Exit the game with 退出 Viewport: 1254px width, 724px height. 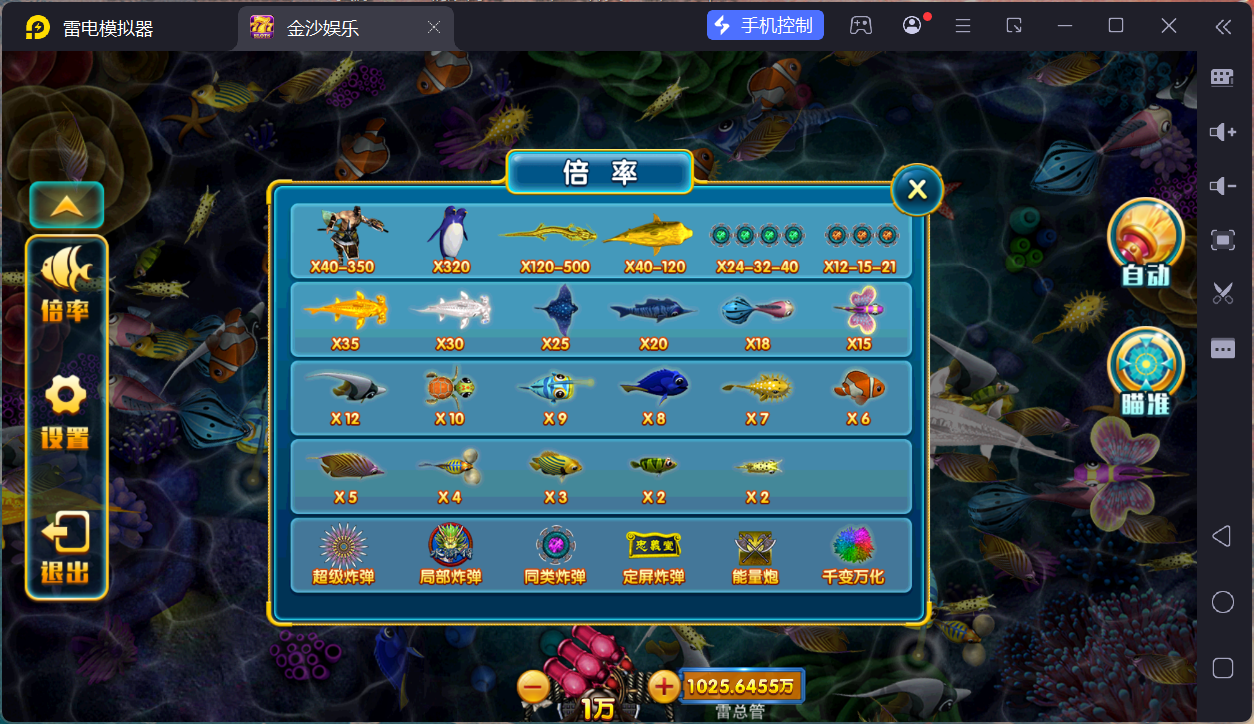coord(66,547)
